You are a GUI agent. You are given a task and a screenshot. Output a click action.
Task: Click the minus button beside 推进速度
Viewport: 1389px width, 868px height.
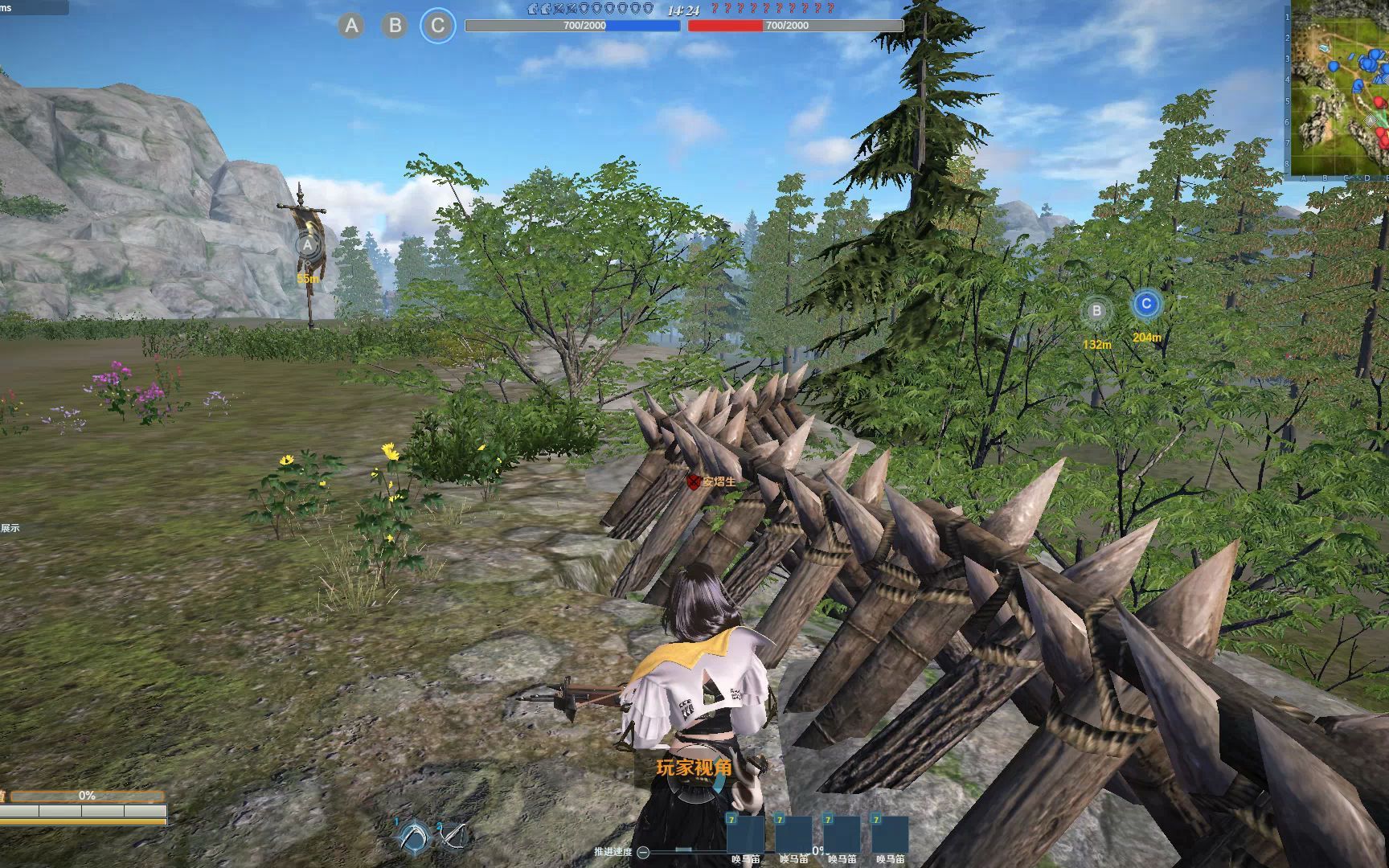(x=643, y=852)
